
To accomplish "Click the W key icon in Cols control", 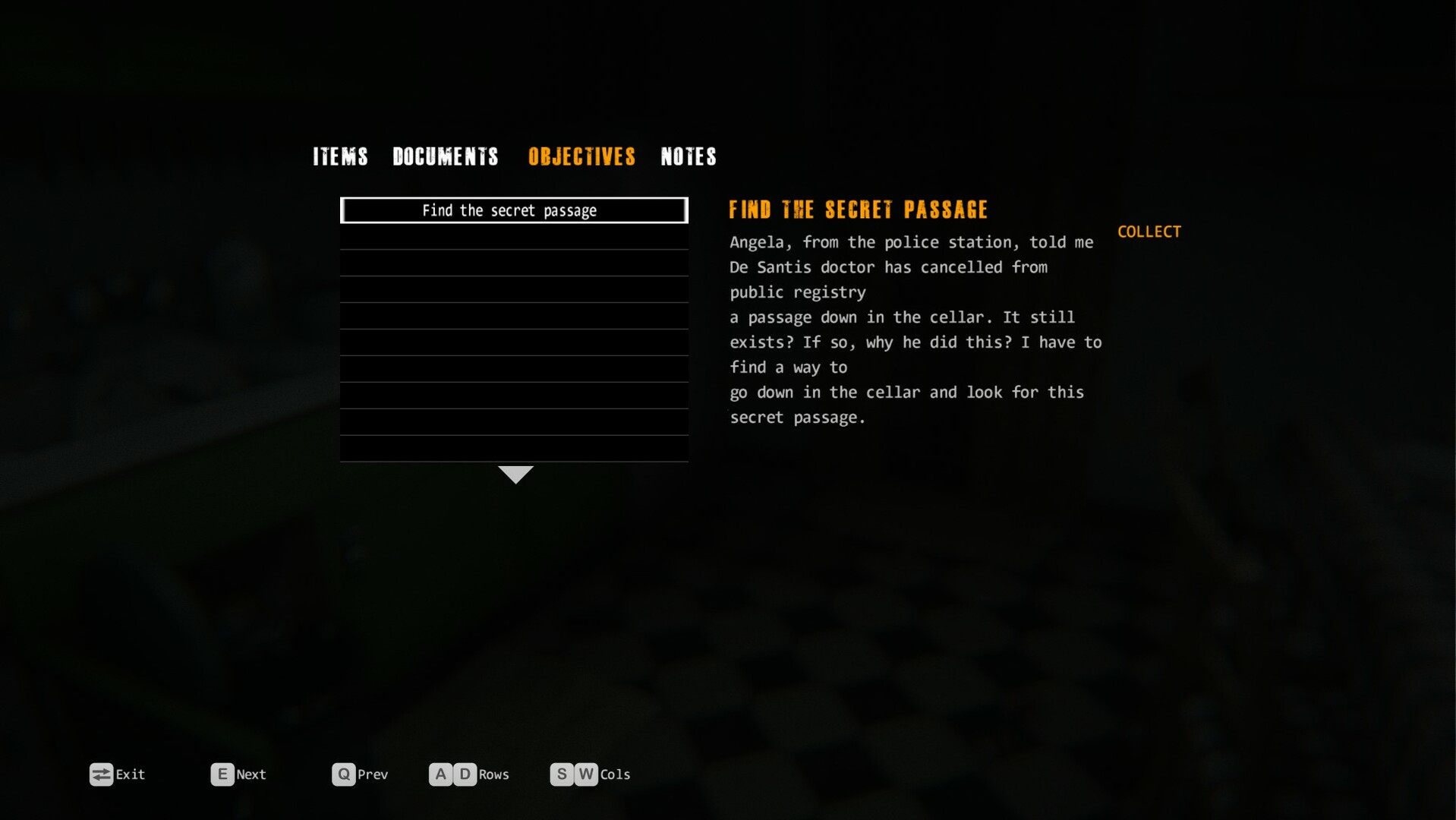I will 586,774.
